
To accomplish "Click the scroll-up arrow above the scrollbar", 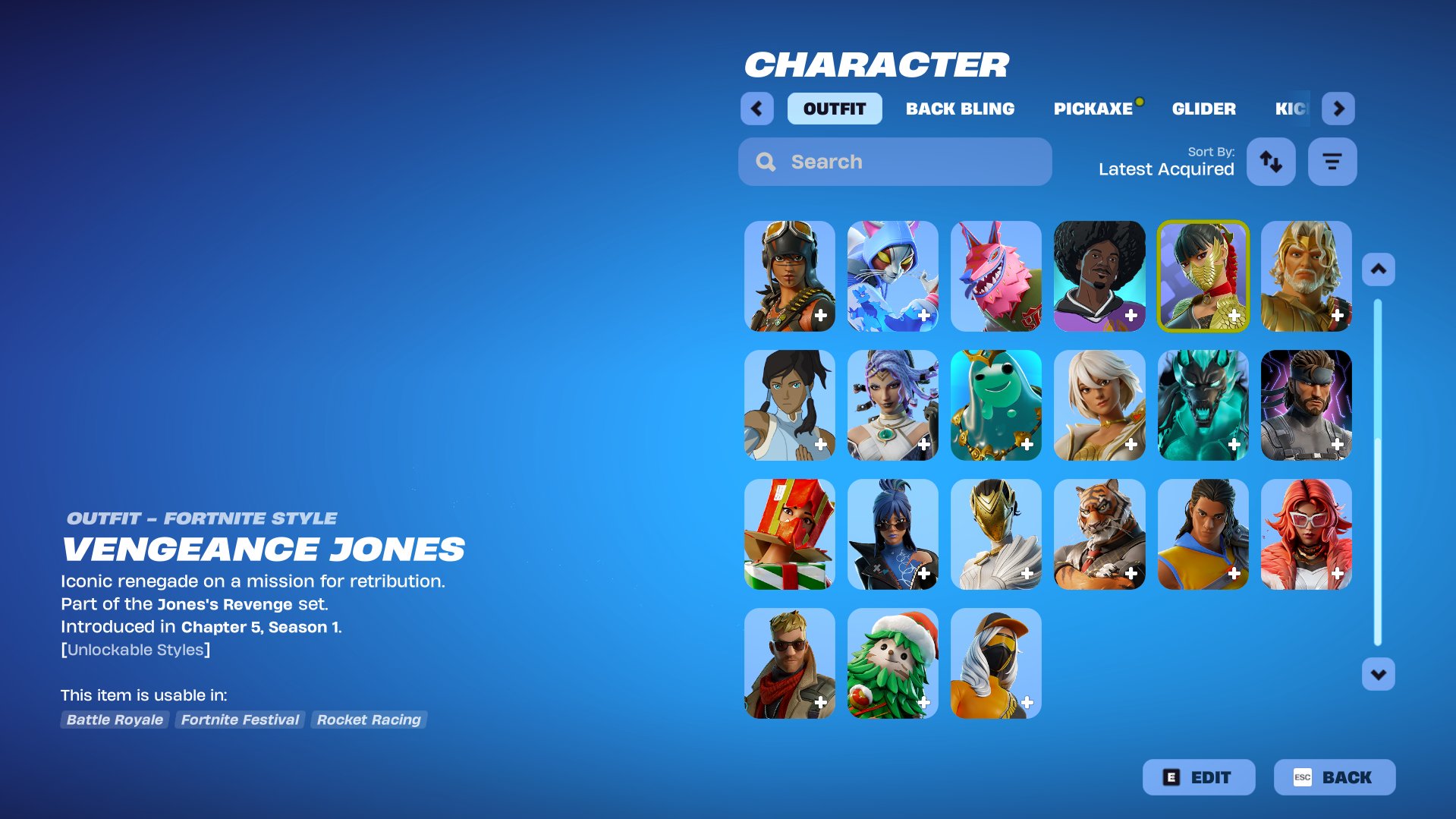I will (x=1377, y=268).
